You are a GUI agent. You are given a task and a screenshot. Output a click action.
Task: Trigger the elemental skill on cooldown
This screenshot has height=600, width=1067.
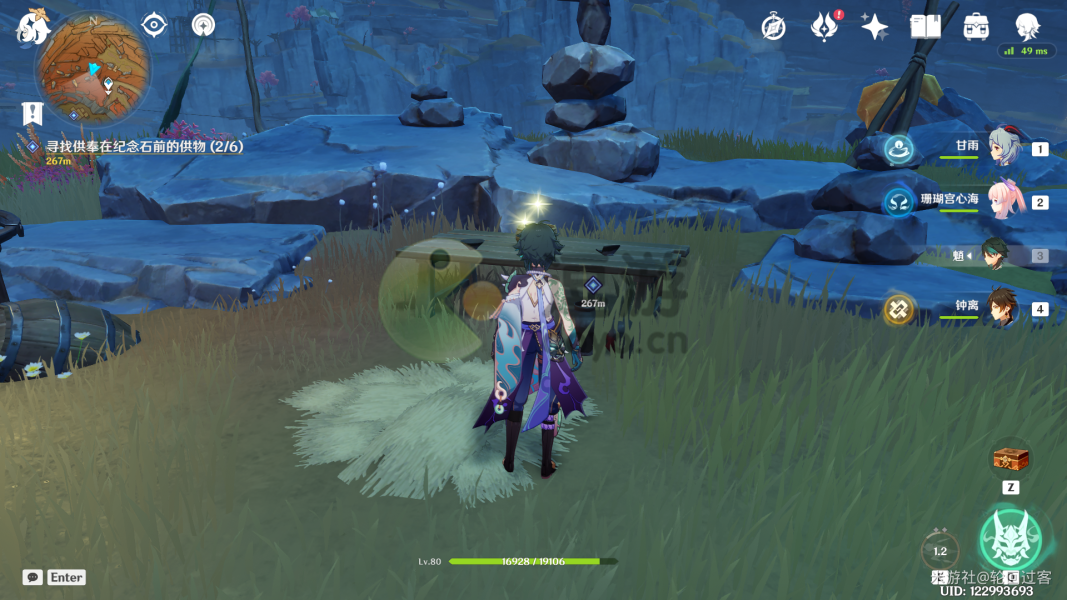(x=940, y=549)
